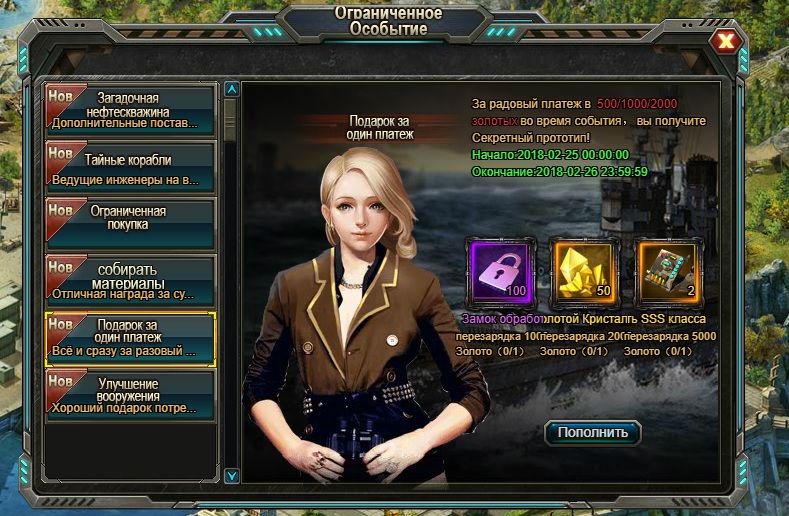Click the Пополнить button
This screenshot has height=516, width=789.
coord(593,432)
